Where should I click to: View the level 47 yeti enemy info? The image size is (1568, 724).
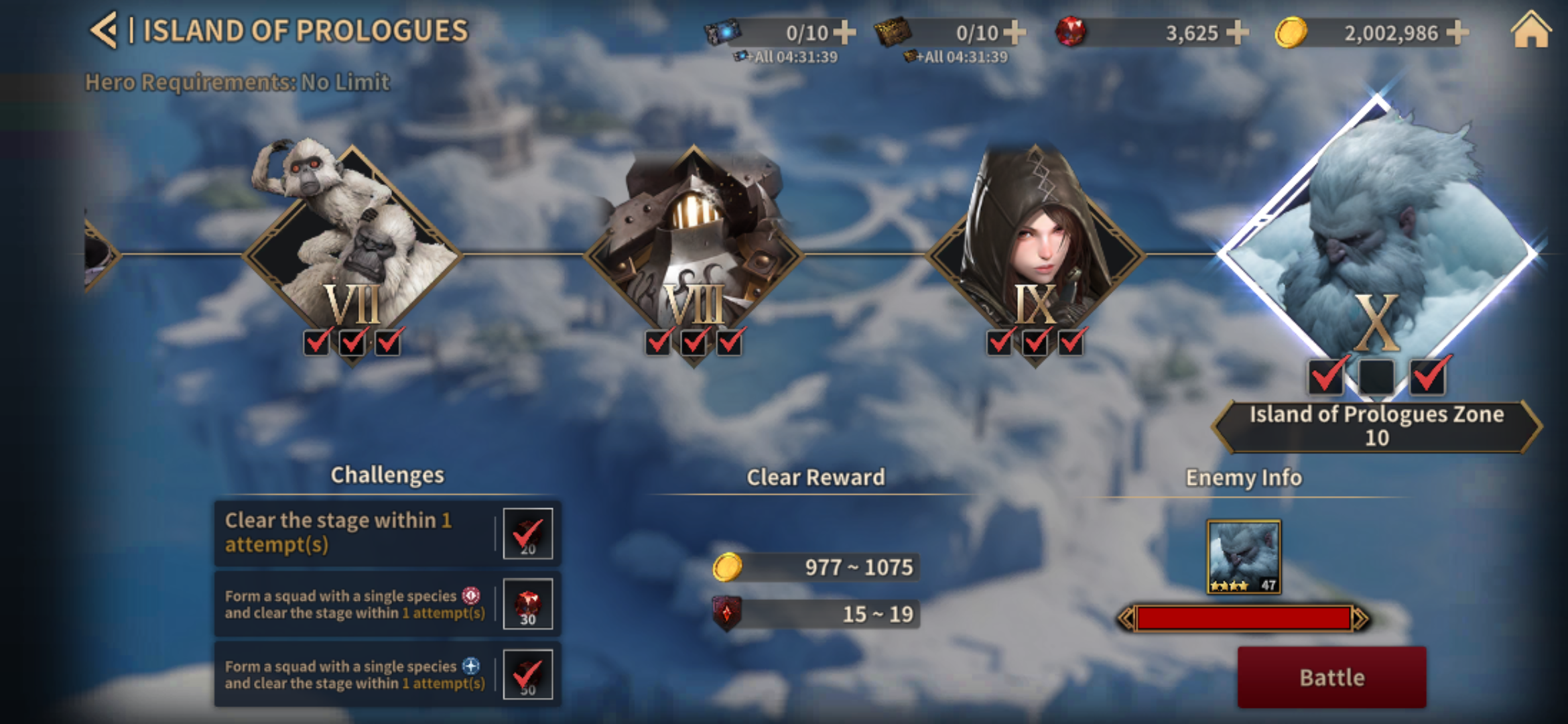(x=1244, y=556)
